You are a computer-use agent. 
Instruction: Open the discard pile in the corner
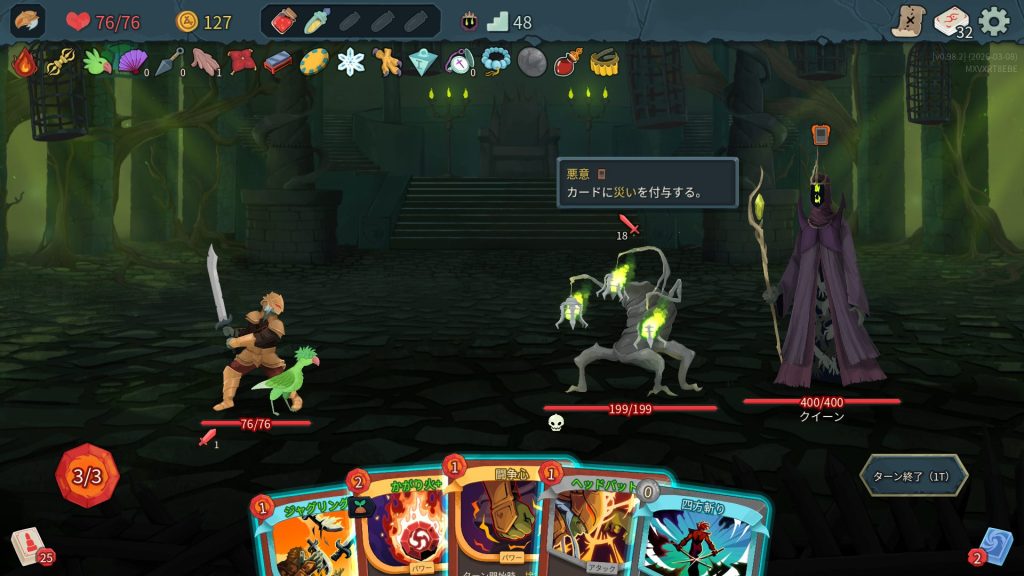coord(993,546)
